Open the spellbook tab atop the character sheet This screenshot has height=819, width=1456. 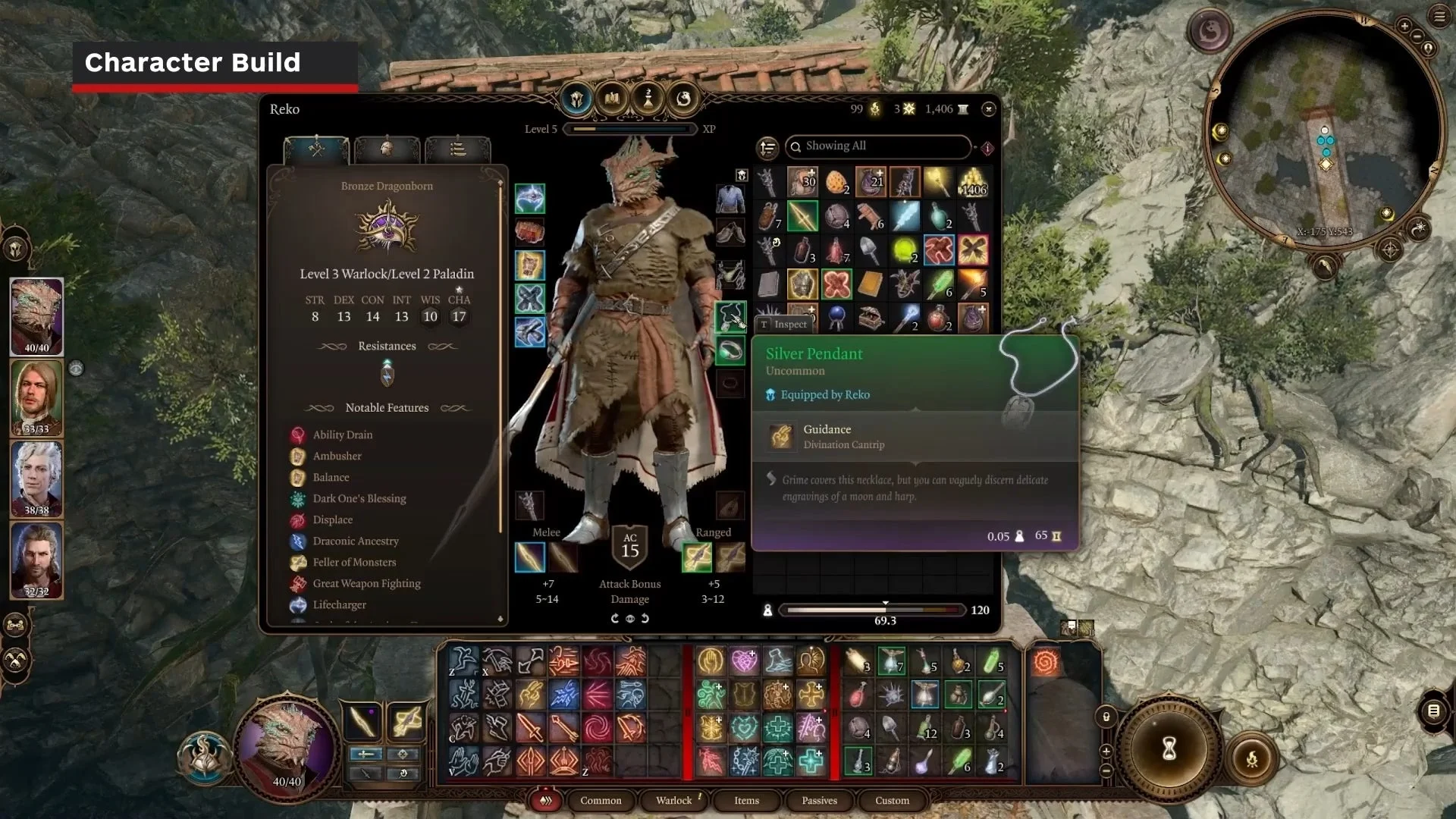coord(611,99)
